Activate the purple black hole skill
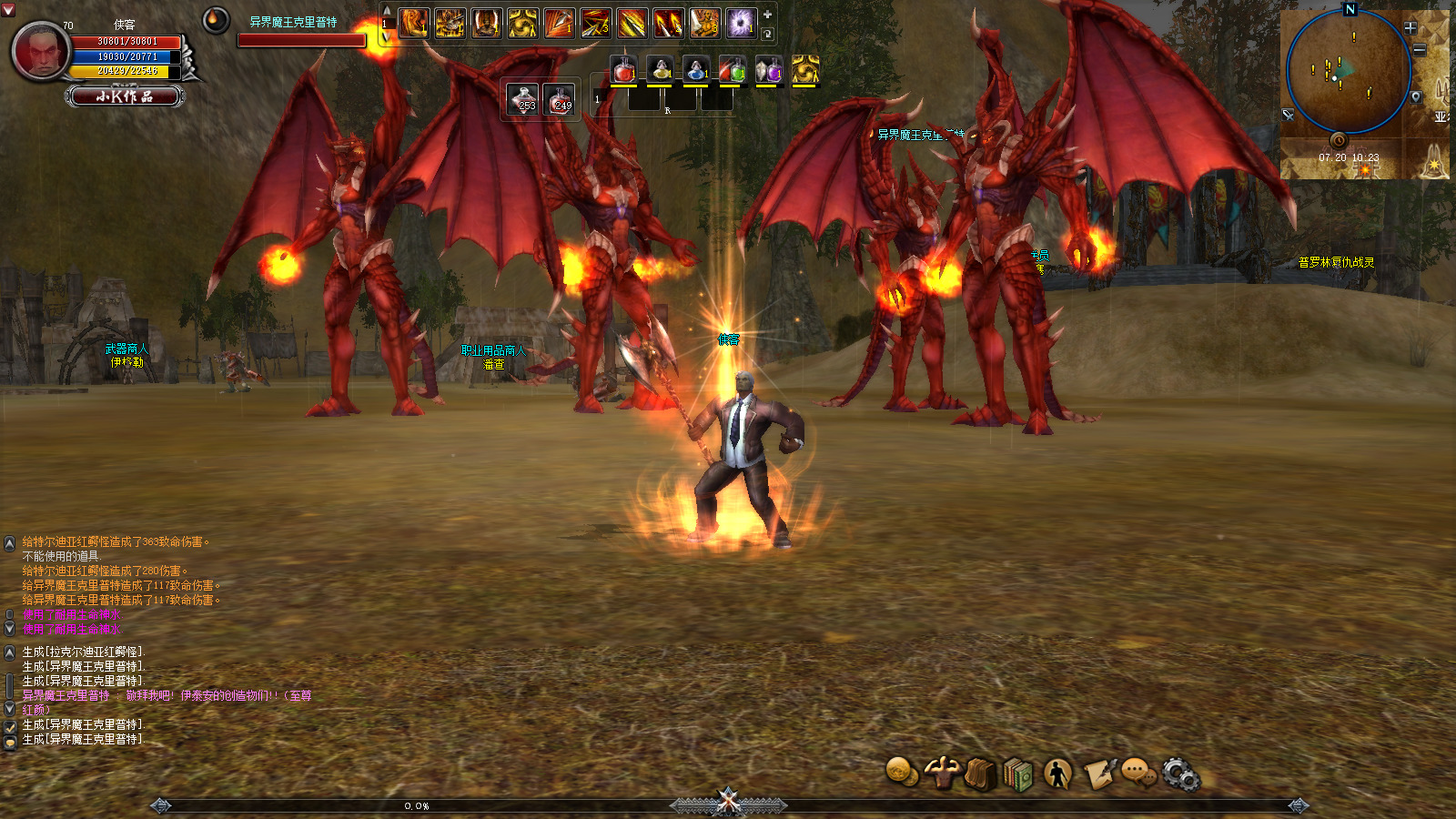This screenshot has width=1456, height=819. [741, 23]
